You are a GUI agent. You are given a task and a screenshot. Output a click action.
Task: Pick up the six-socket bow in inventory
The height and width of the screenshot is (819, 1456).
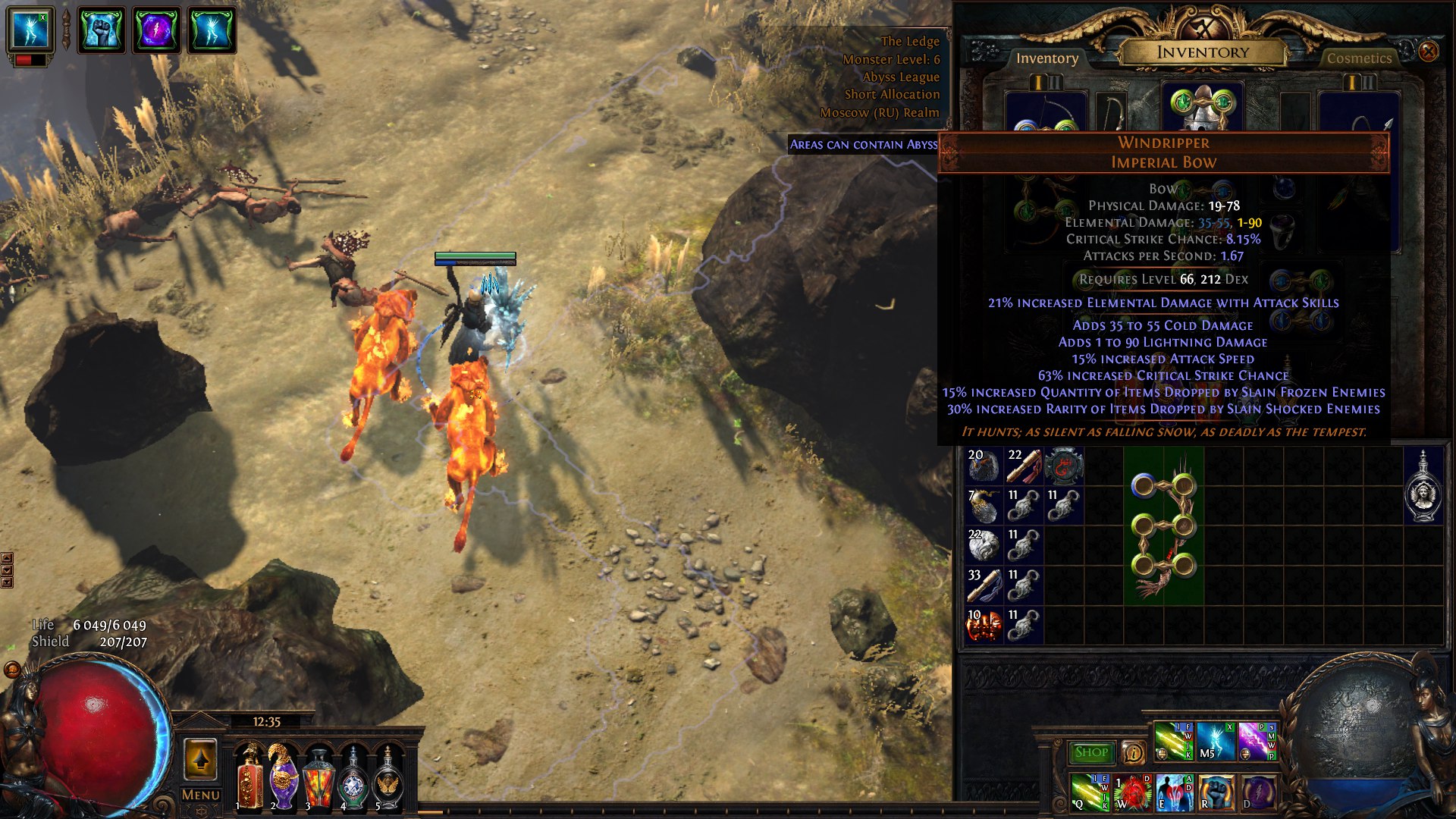(x=1163, y=525)
